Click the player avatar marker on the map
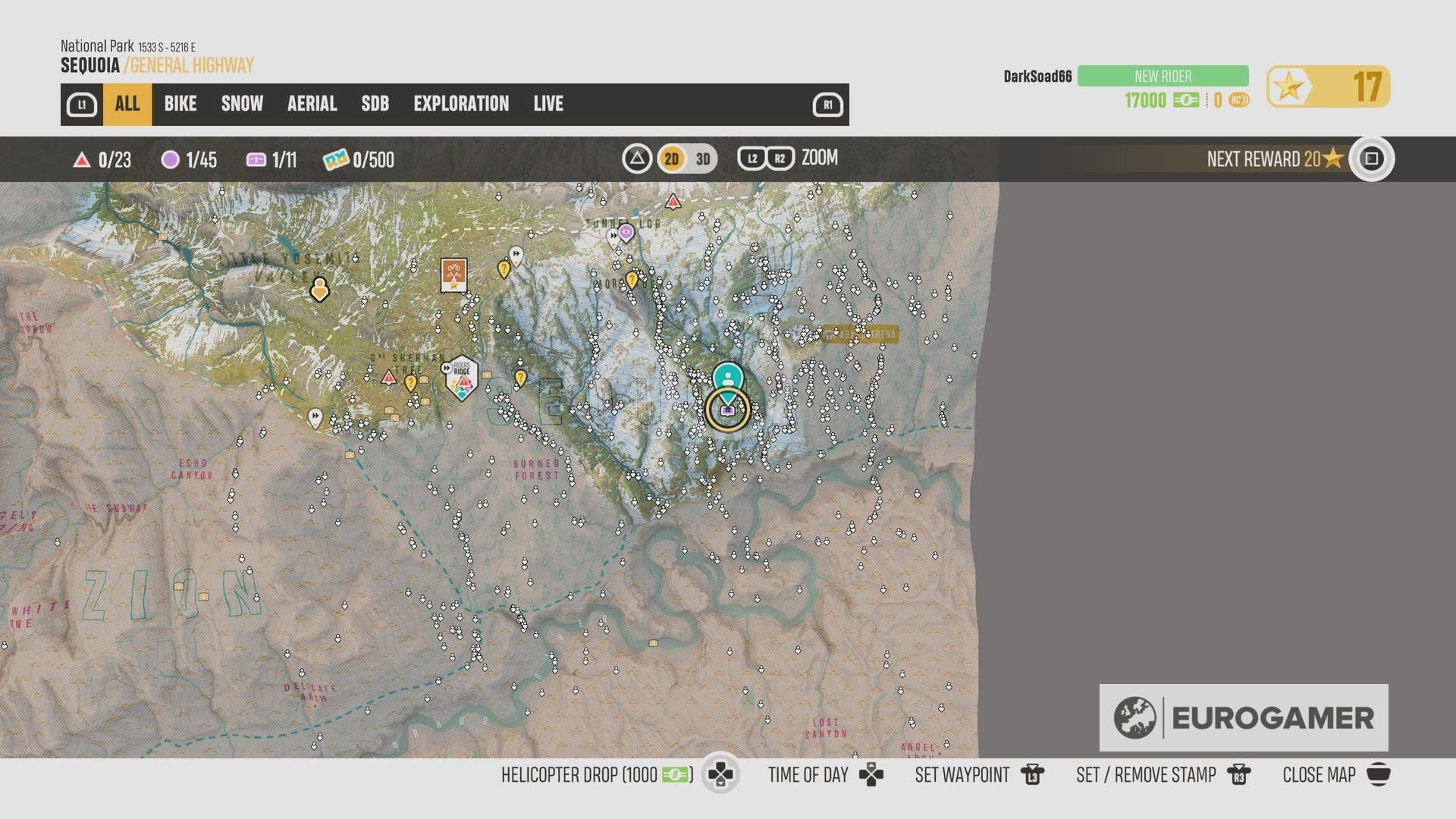1456x819 pixels. pos(727,376)
